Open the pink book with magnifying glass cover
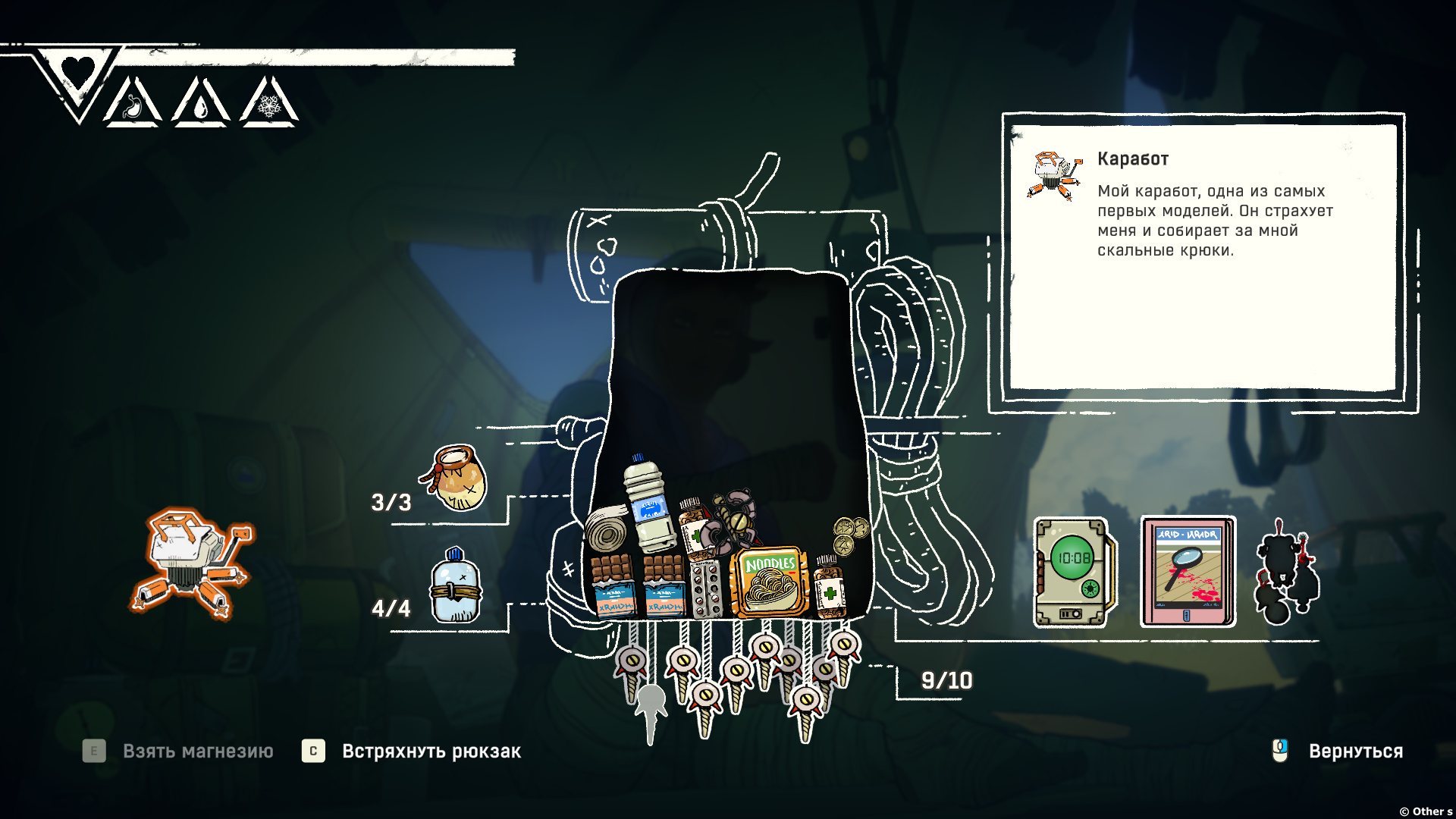This screenshot has width=1456, height=819. pyautogui.click(x=1188, y=572)
